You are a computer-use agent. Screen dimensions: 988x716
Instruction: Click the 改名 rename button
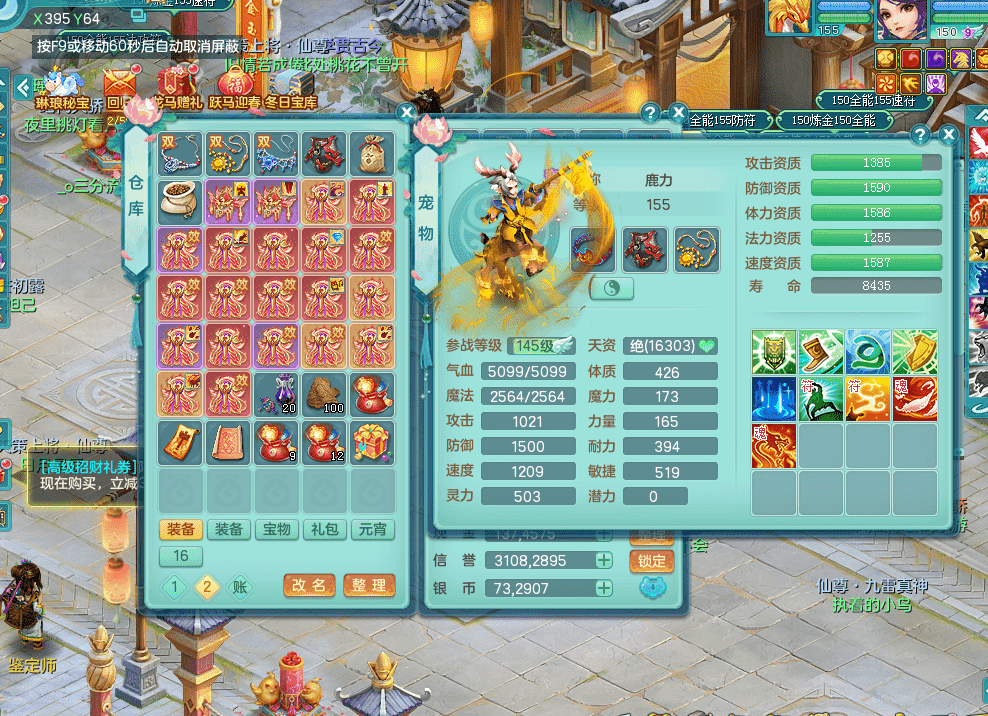309,585
